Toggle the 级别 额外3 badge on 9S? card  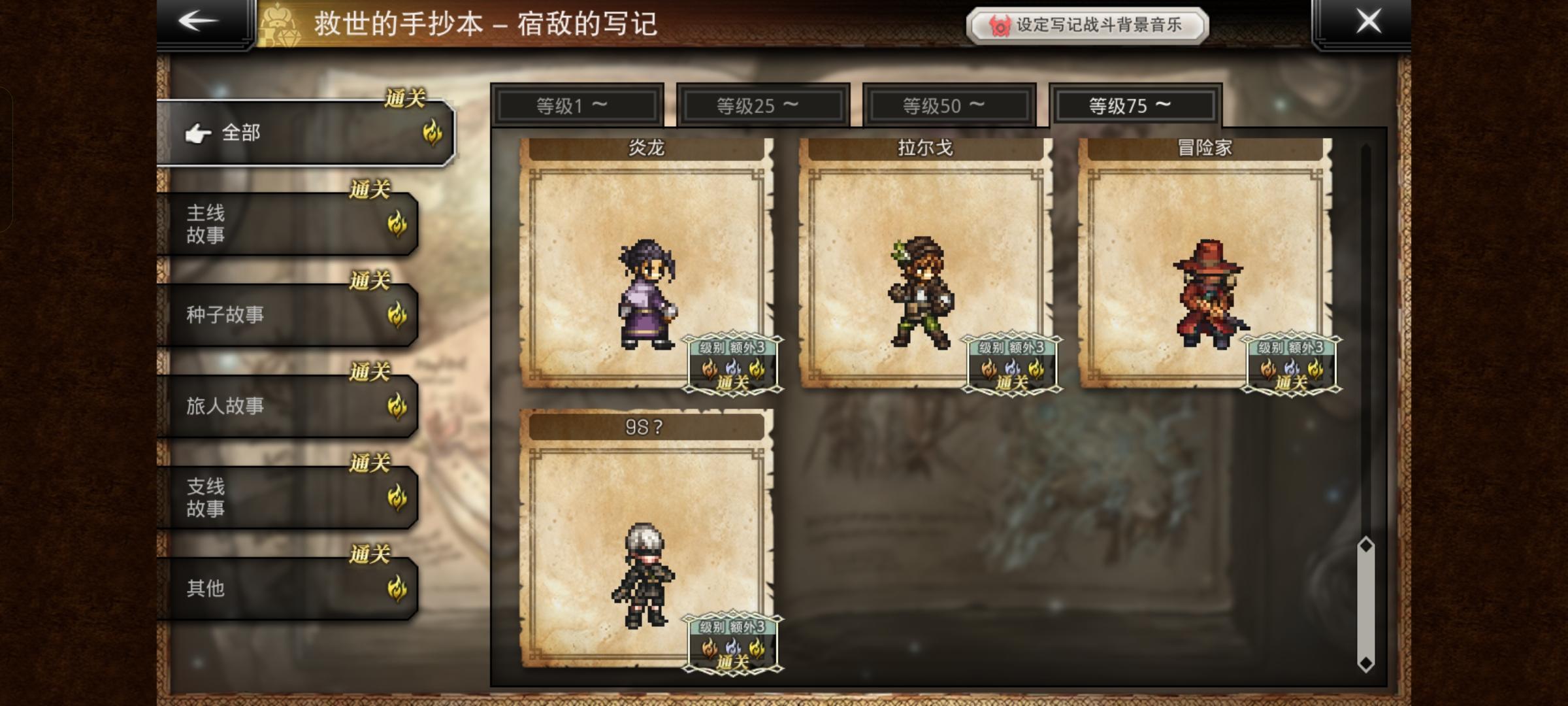(x=731, y=643)
